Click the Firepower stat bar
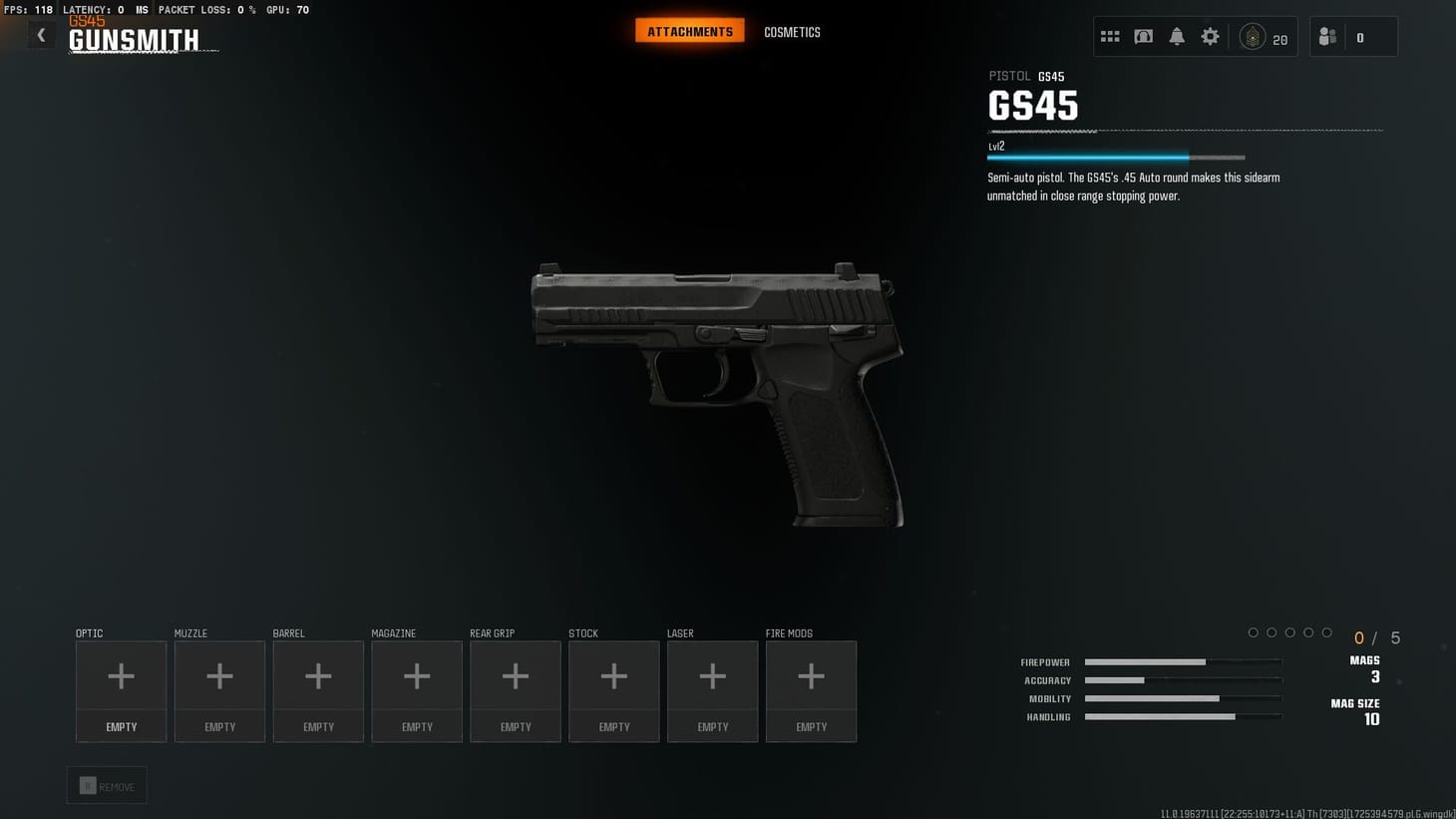1456x819 pixels. click(x=1182, y=661)
